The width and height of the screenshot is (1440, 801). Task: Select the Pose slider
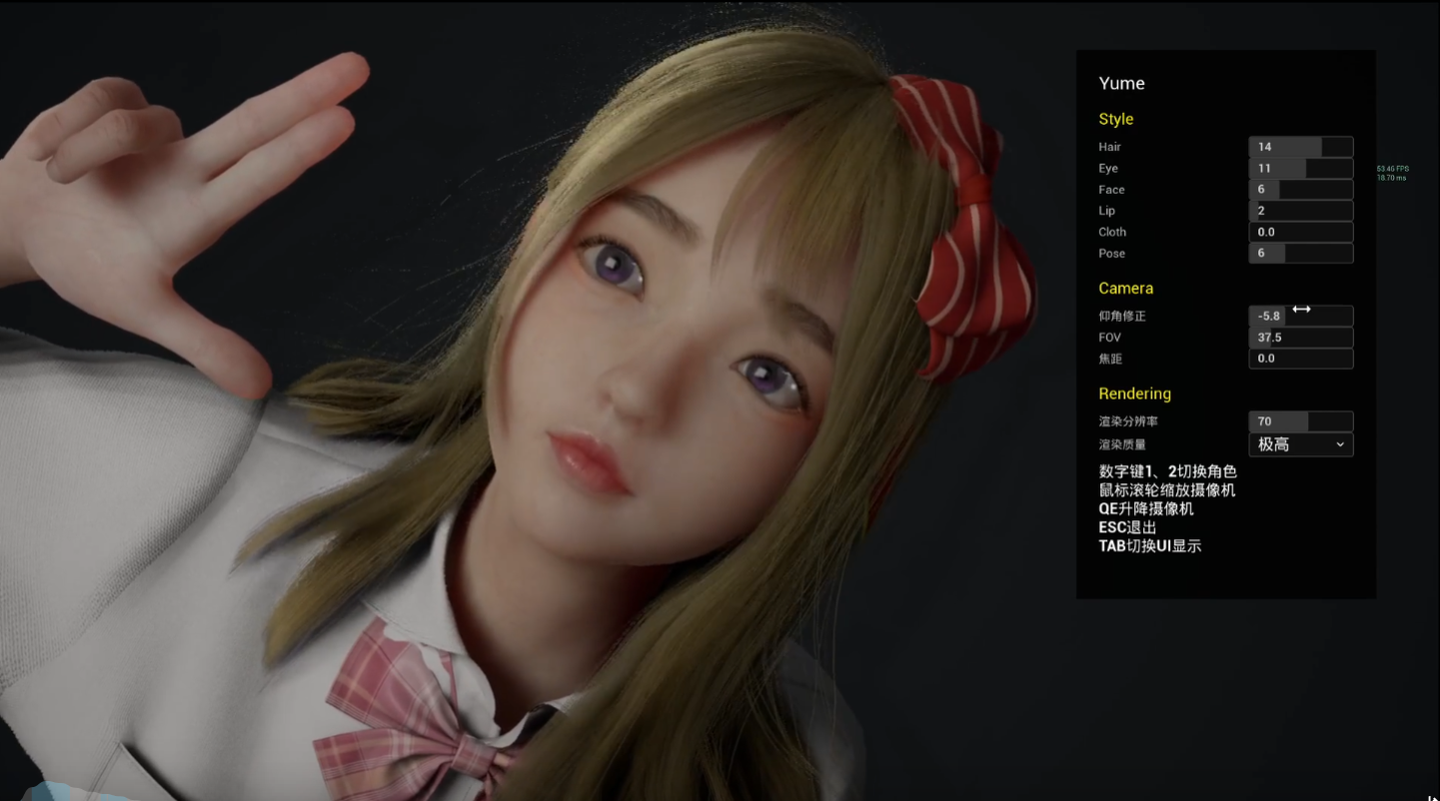tap(1300, 253)
